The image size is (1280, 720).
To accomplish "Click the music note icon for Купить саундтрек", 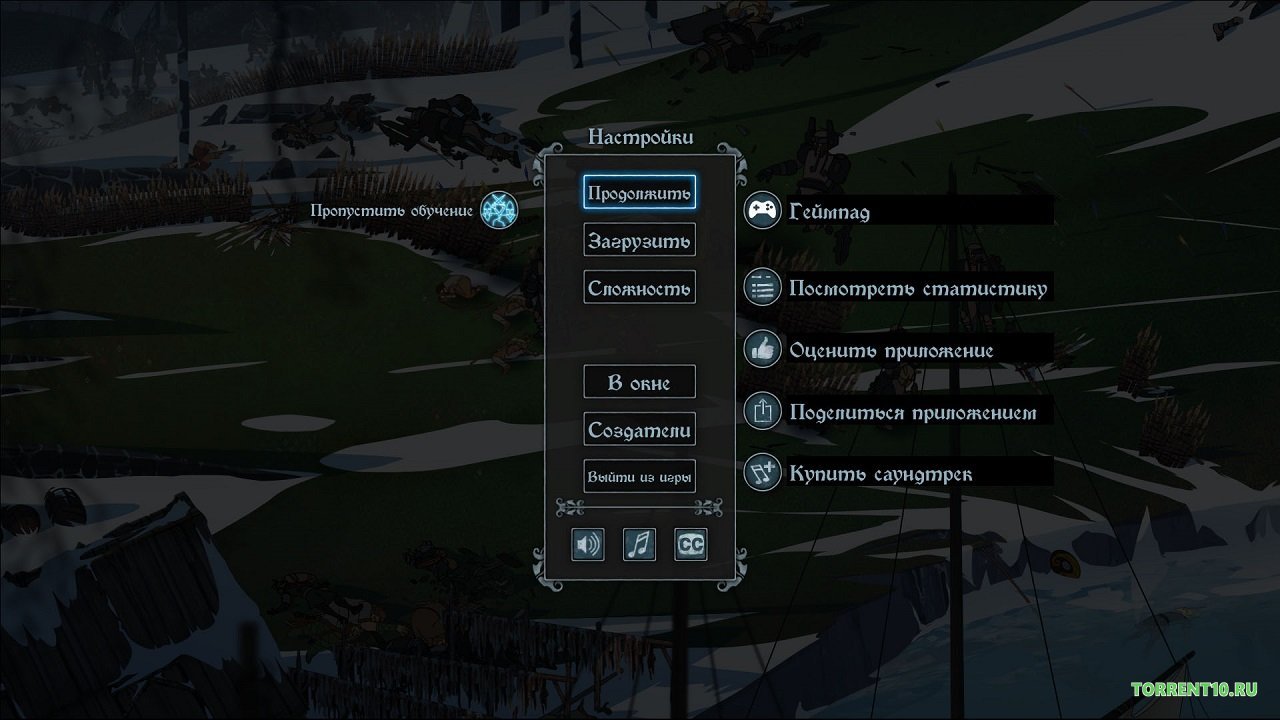I will [x=762, y=473].
